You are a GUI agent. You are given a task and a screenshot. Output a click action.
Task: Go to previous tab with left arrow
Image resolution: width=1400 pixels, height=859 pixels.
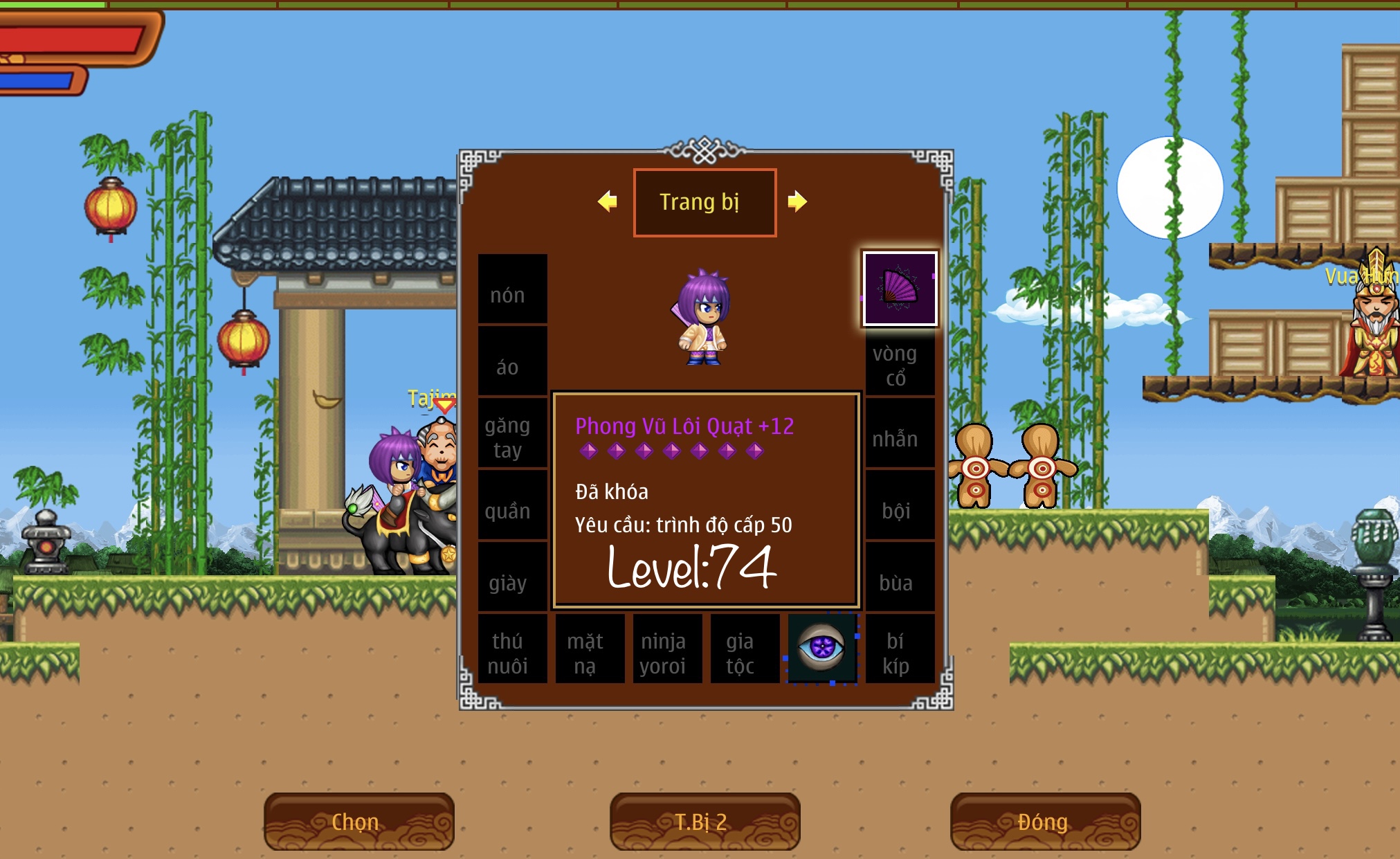pos(608,201)
